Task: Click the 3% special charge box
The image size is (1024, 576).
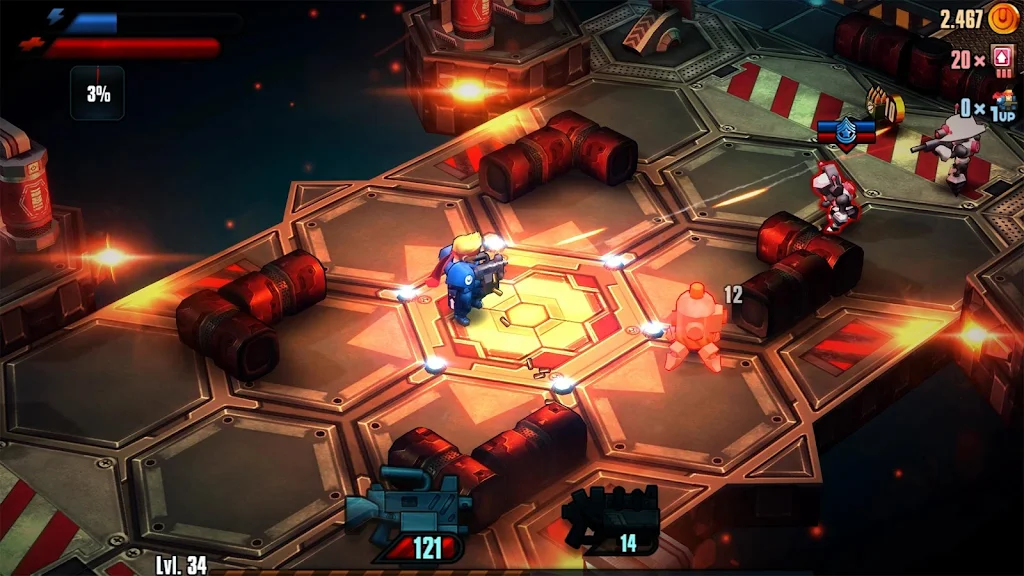Action: (x=97, y=93)
